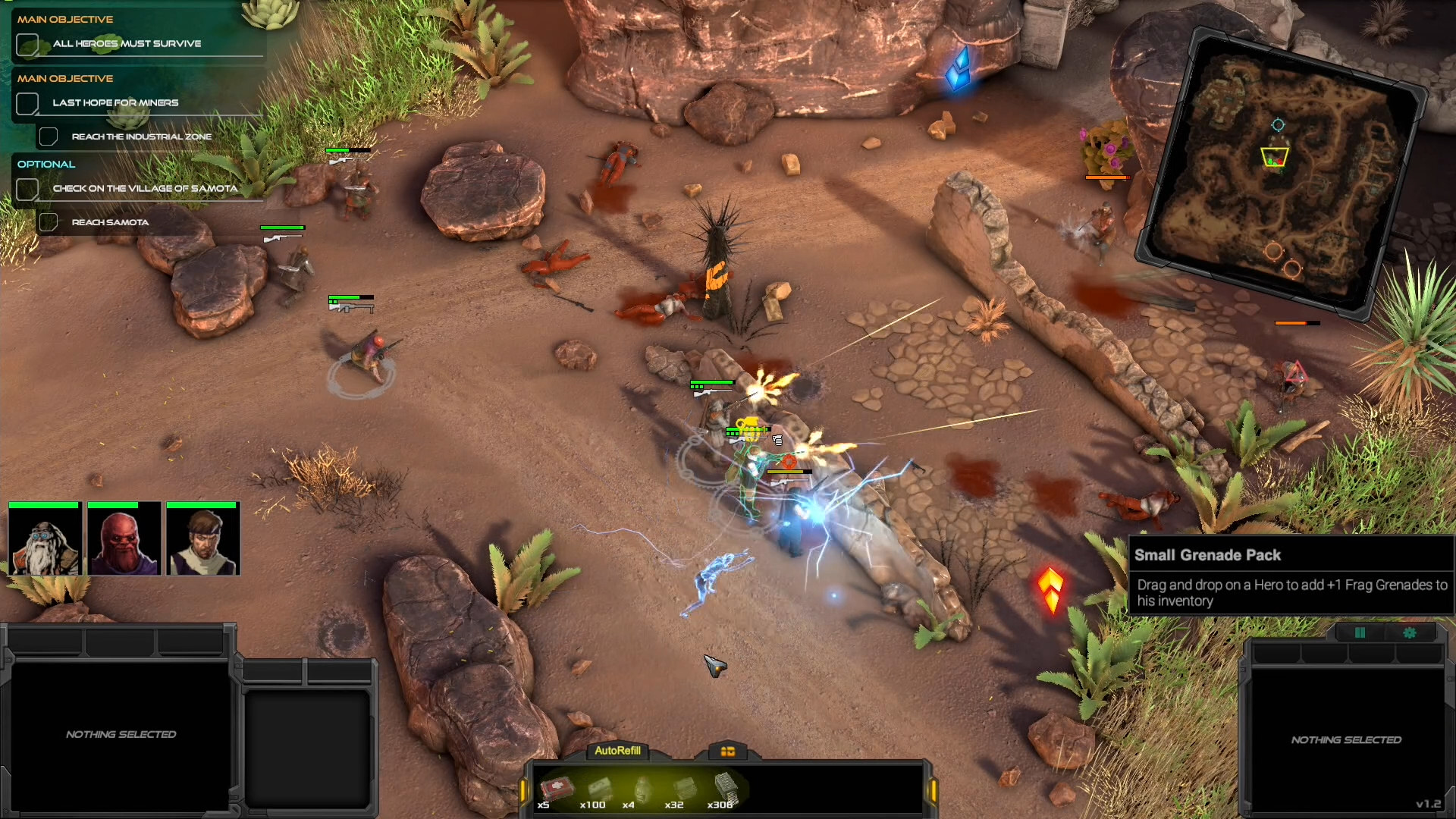Click the Small Grenade Pack tooltip title
The width and height of the screenshot is (1456, 819).
[1209, 555]
